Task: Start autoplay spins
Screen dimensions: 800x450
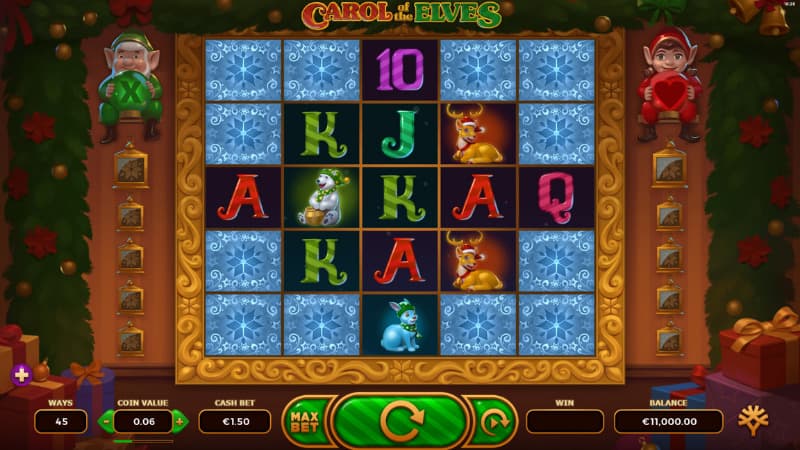Action: click(x=493, y=421)
